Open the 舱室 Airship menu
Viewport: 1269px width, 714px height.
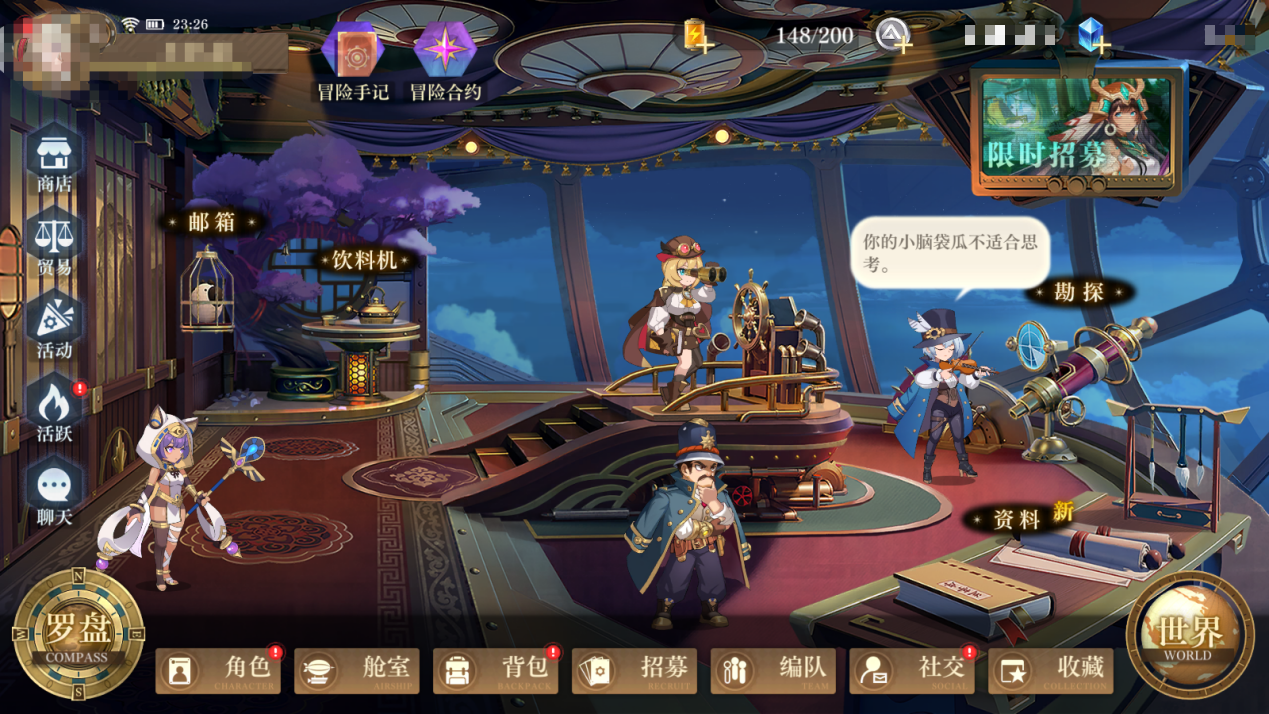[357, 669]
